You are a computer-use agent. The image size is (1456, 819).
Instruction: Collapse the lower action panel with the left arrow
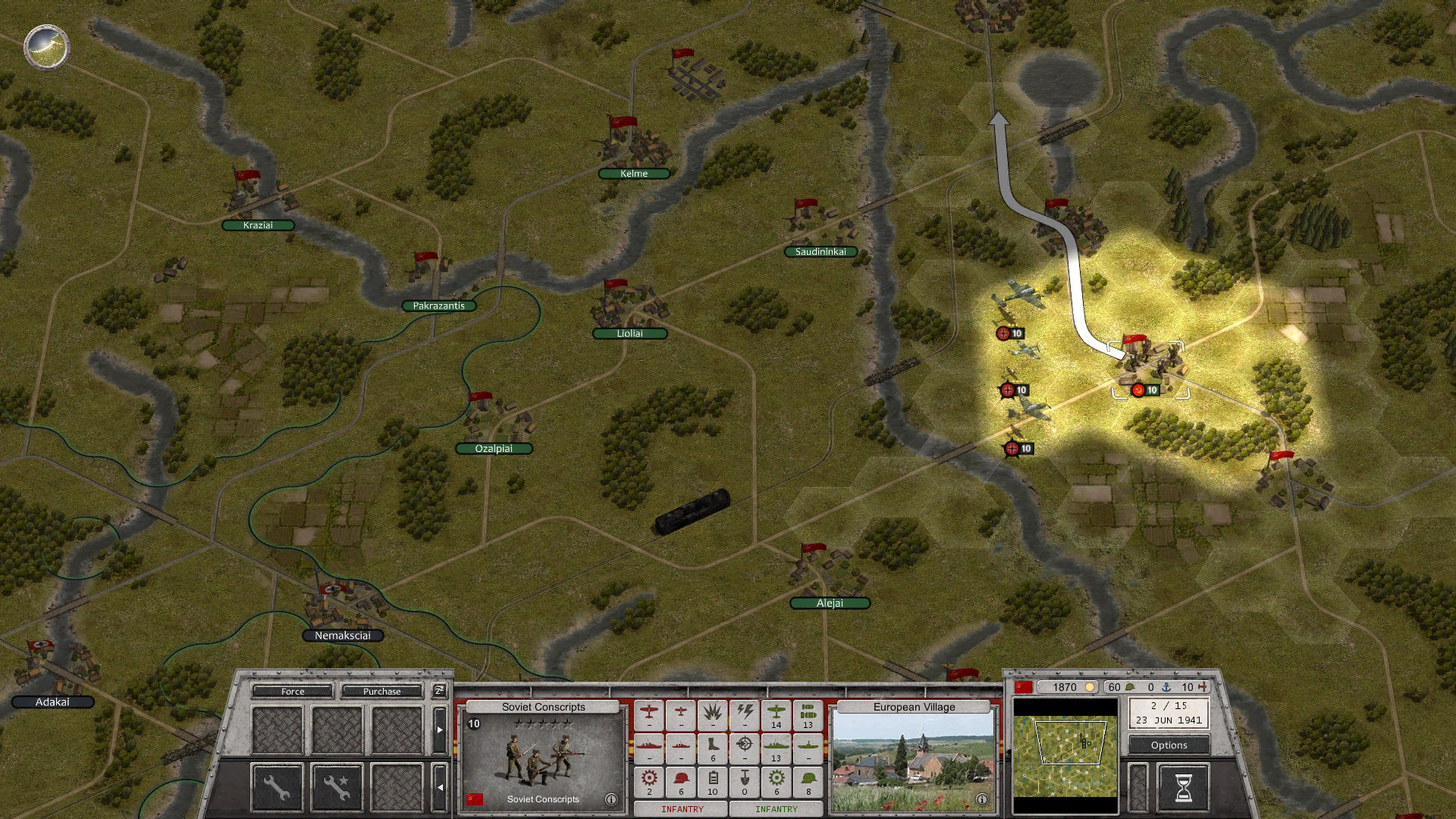(441, 788)
